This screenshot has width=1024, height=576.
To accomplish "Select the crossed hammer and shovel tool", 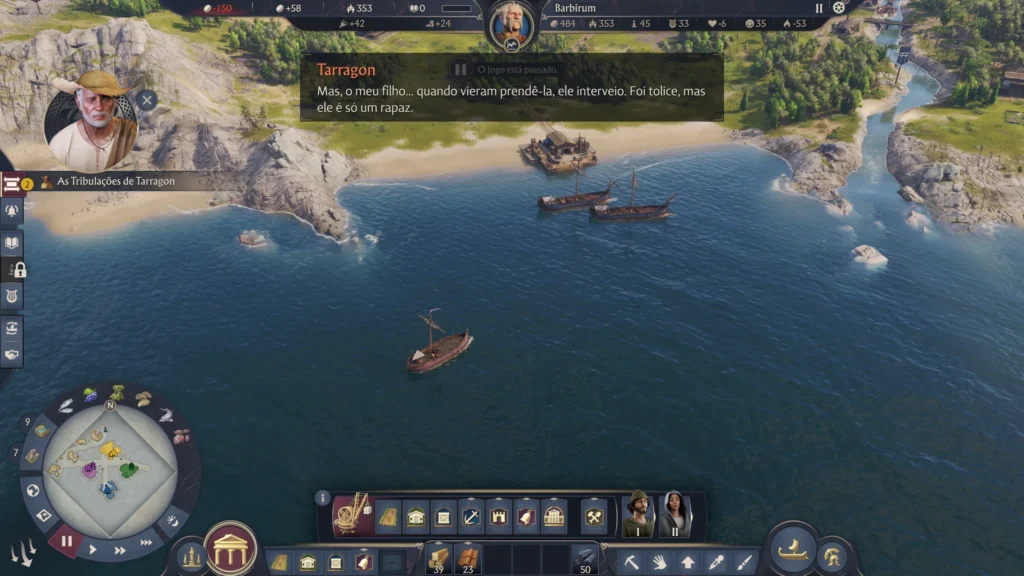I will click(x=594, y=517).
